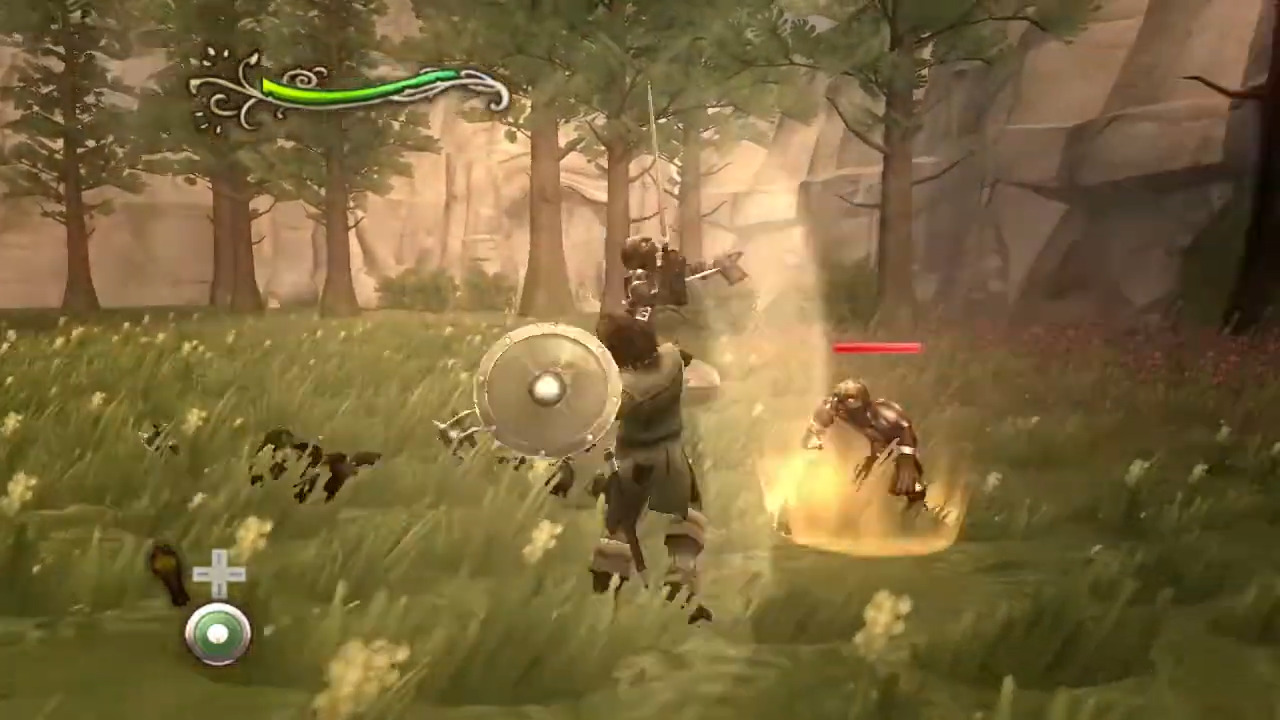Click the enemy's red health bar

click(x=878, y=348)
